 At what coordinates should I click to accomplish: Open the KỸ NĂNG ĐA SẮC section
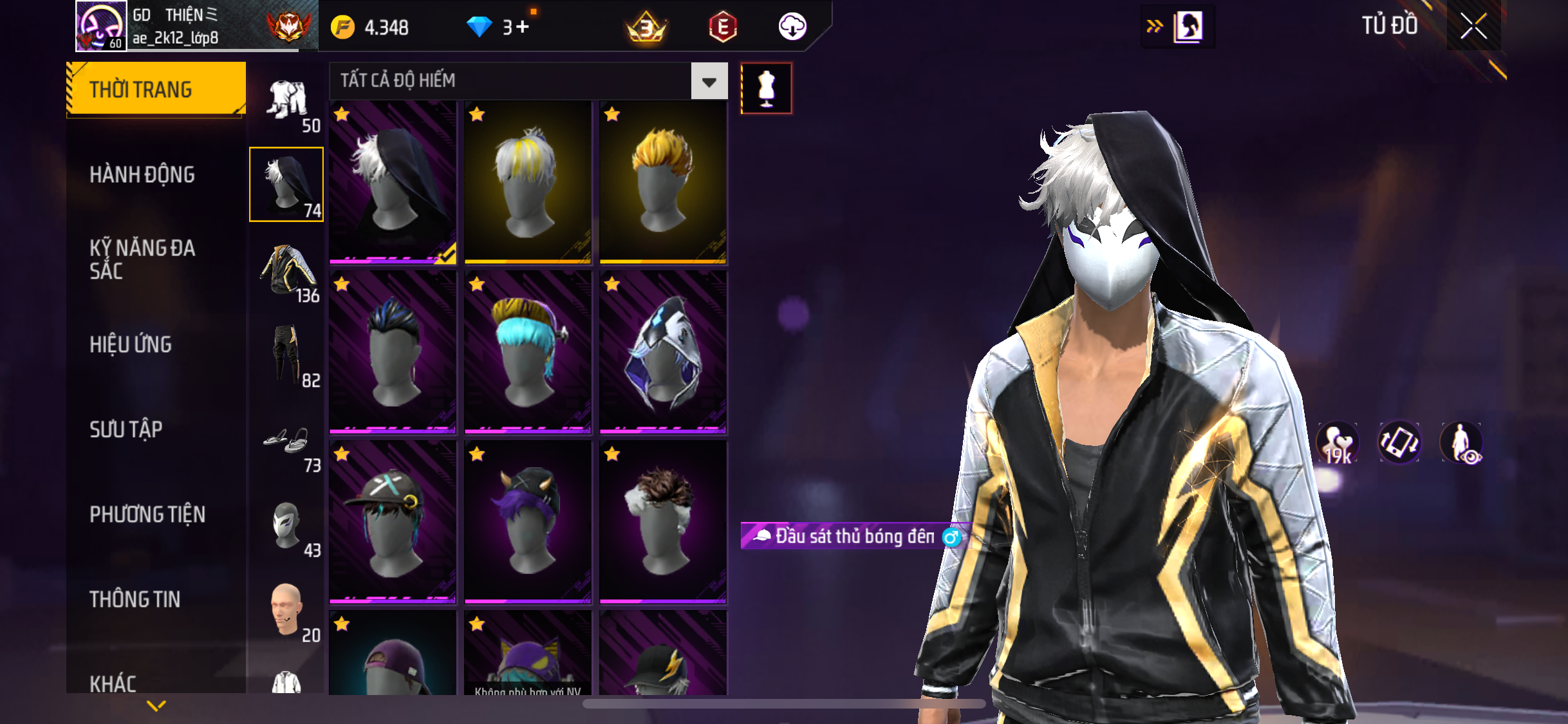142,259
